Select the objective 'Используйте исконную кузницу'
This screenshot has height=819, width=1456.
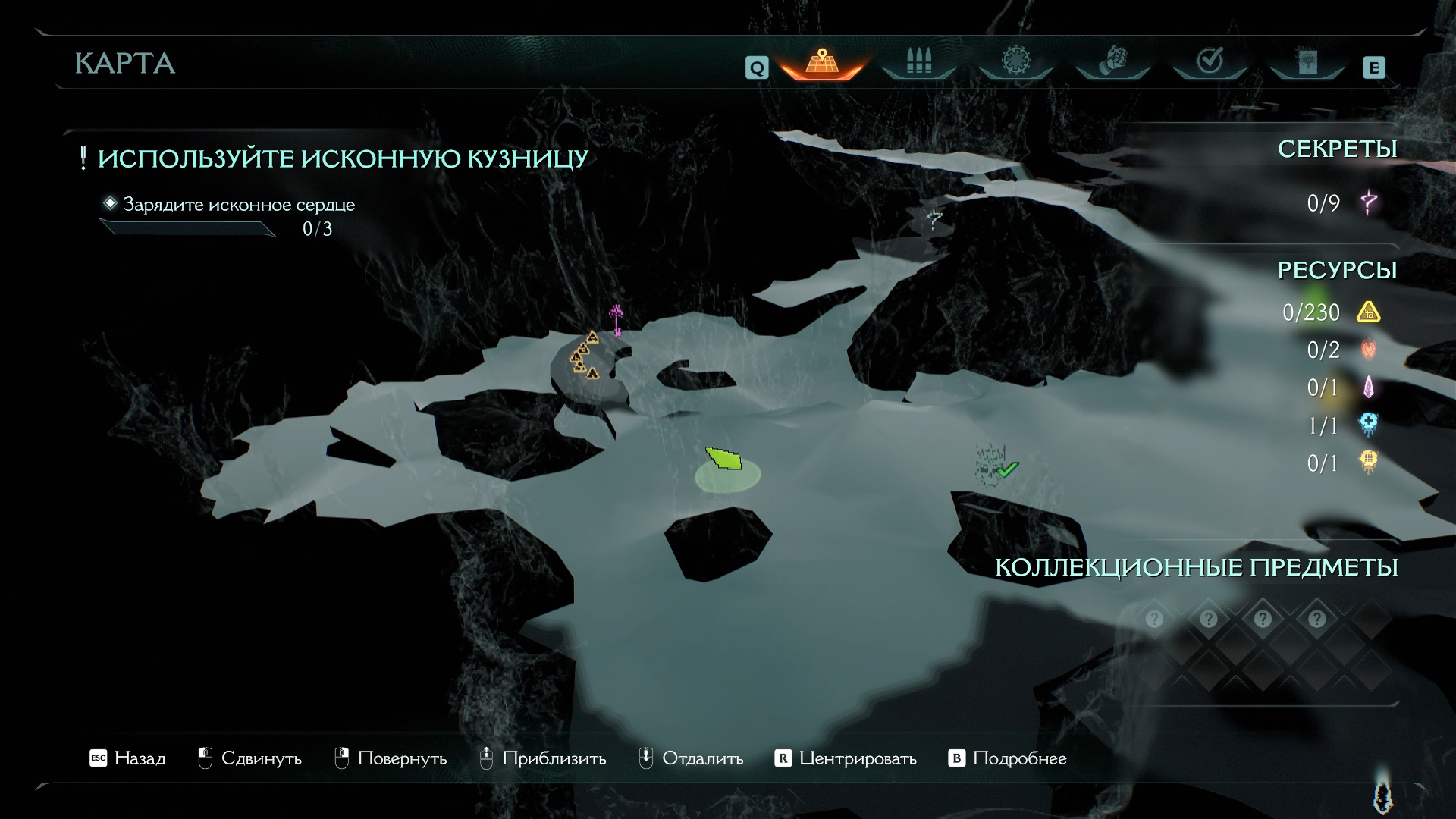tap(343, 158)
